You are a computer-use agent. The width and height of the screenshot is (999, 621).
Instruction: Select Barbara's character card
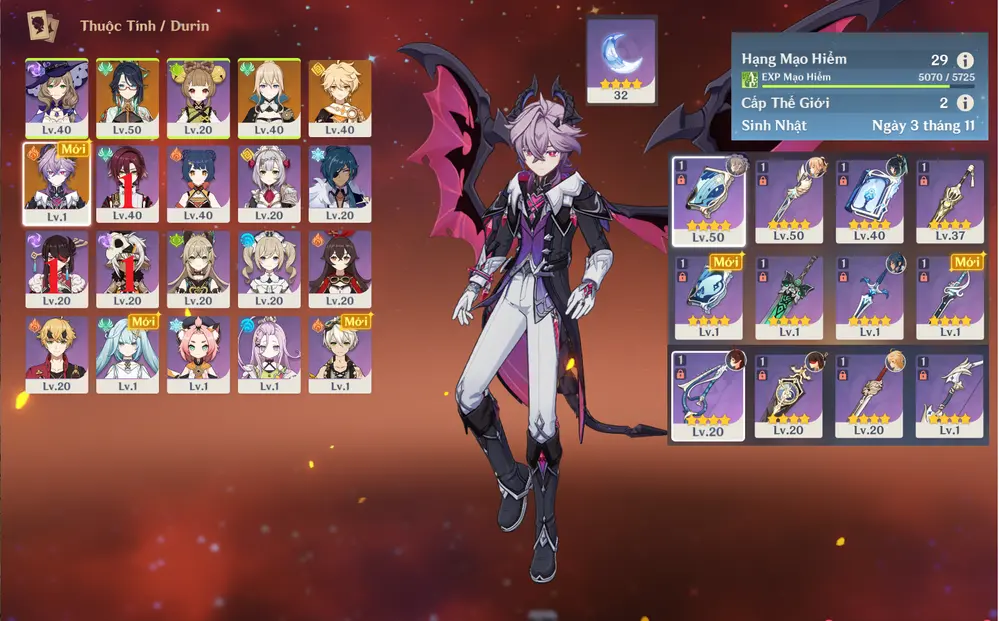[x=269, y=269]
